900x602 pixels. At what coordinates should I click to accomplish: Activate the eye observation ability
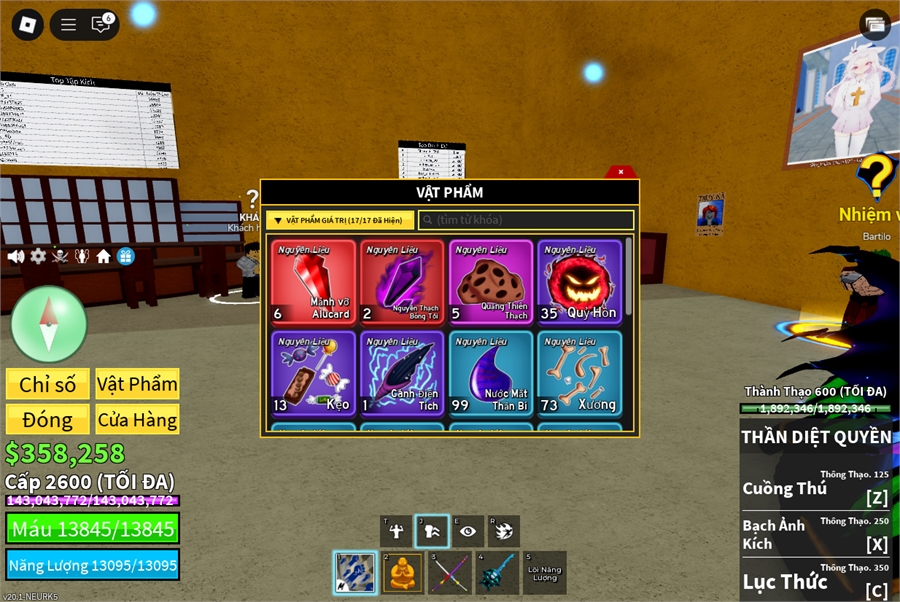[x=467, y=531]
